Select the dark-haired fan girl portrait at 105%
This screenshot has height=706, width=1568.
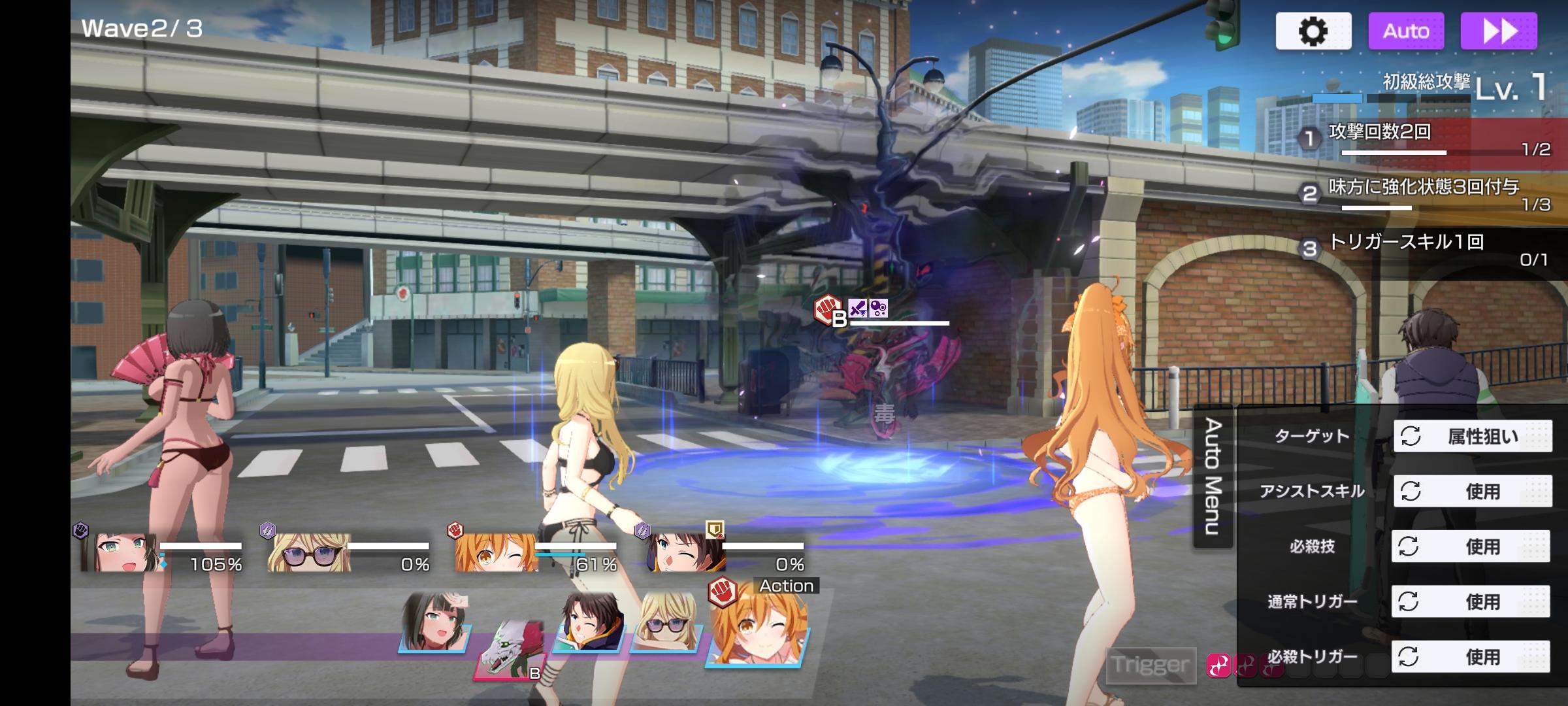click(x=121, y=553)
